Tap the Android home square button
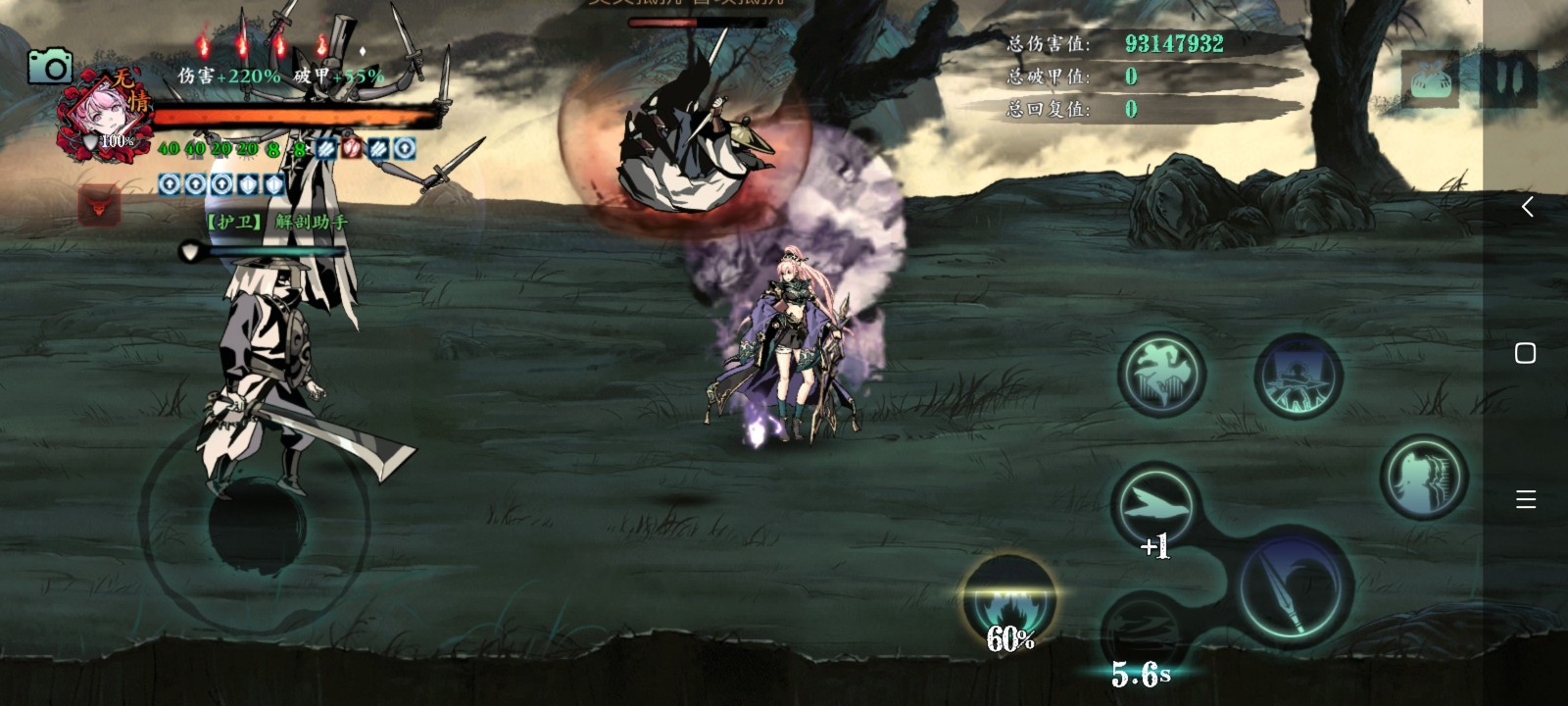This screenshot has height=706, width=1568. pos(1525,353)
